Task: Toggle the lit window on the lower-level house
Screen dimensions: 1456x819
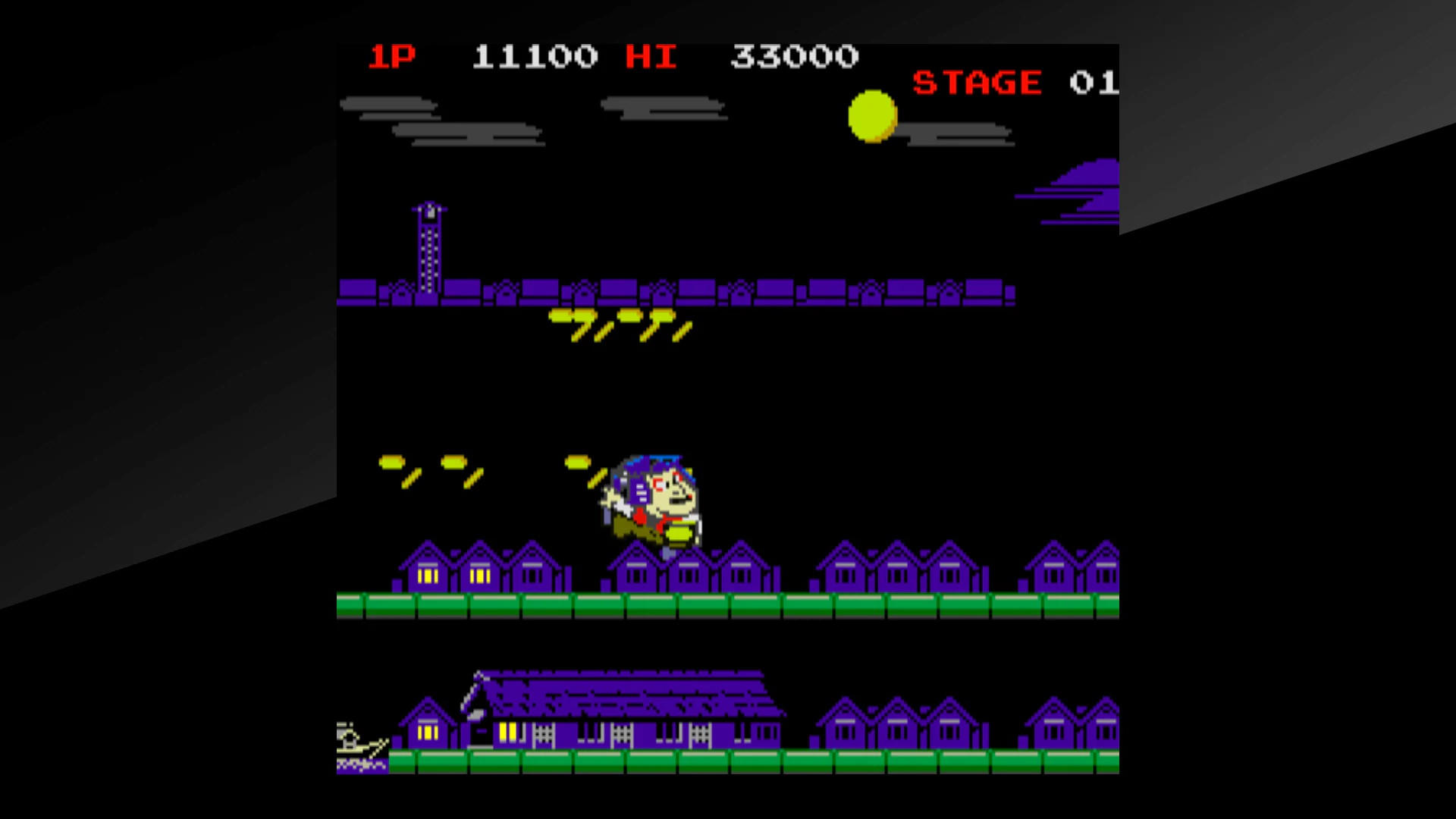Action: point(428,732)
